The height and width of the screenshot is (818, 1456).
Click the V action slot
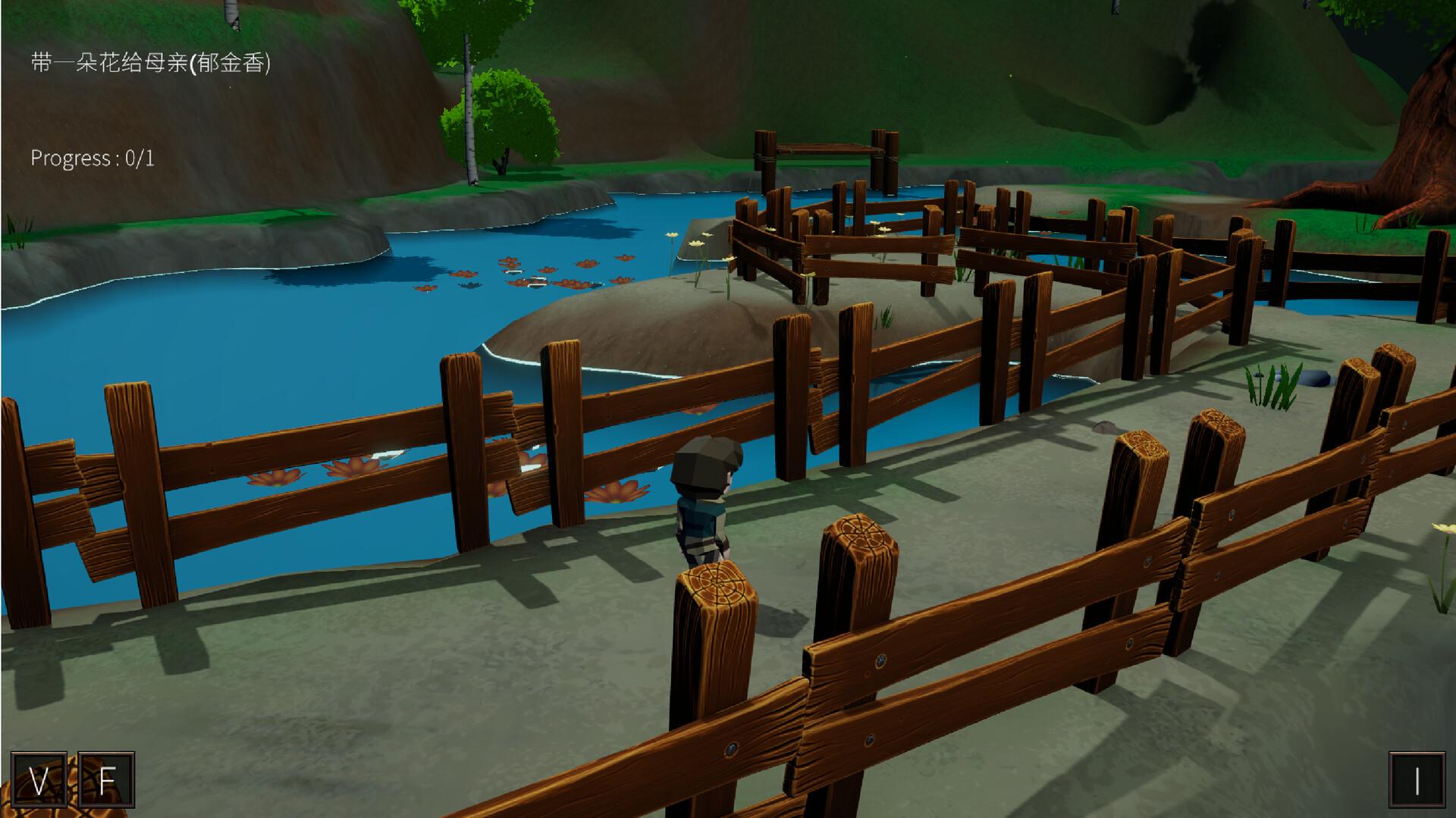coord(39,780)
